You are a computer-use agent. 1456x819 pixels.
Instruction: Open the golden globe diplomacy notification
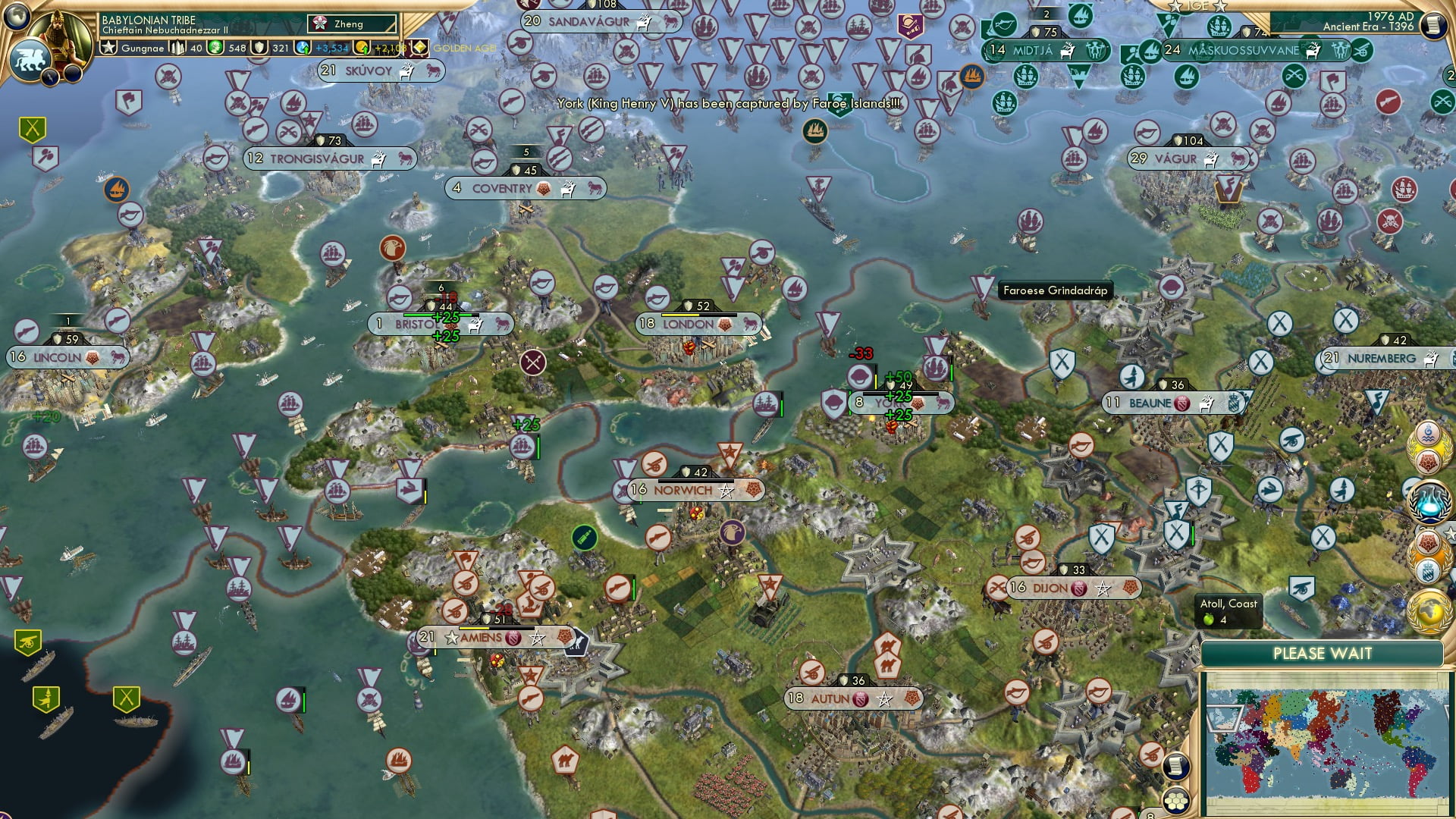(x=1429, y=610)
